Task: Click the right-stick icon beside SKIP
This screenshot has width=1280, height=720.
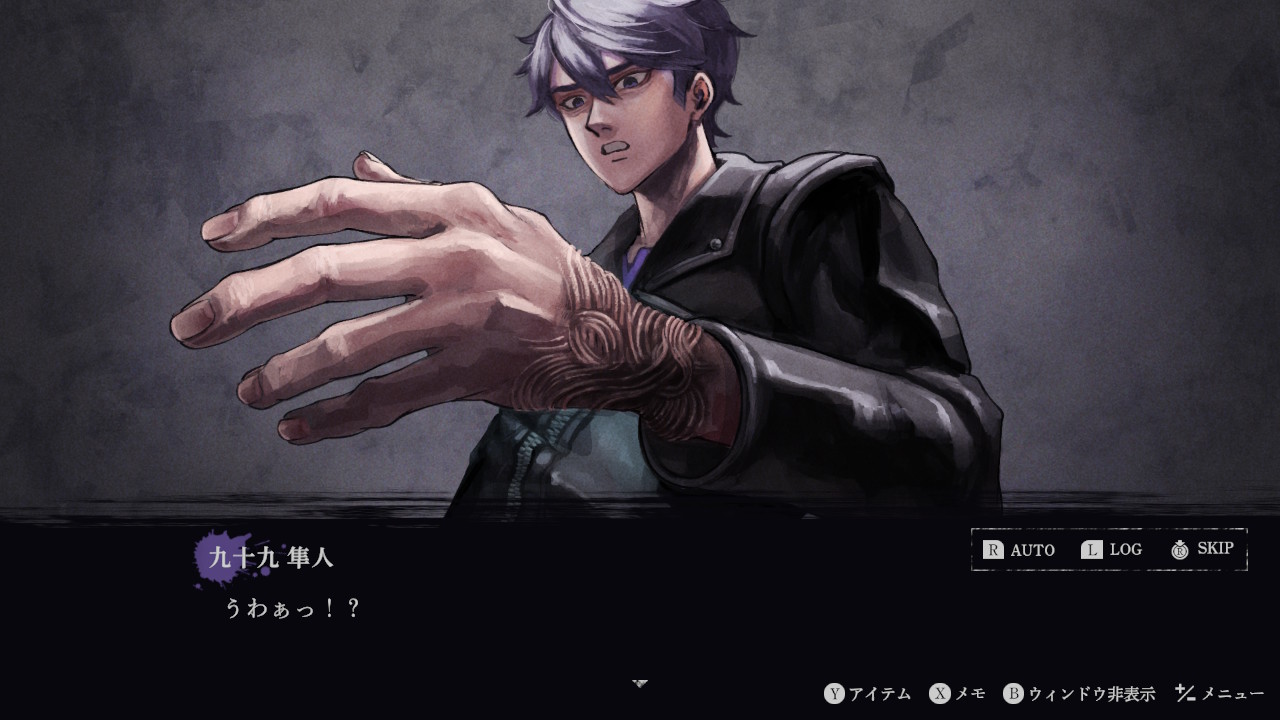Action: (x=1178, y=549)
